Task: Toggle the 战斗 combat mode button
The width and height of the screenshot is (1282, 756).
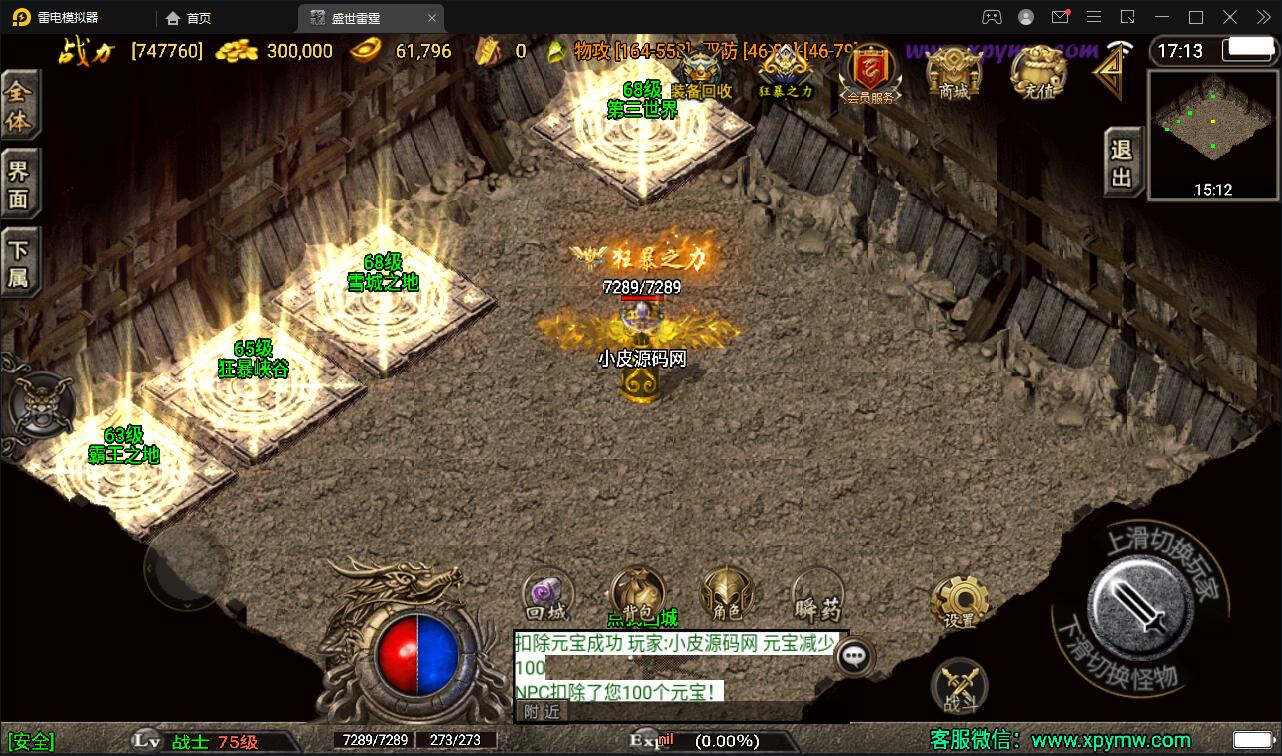Action: 959,686
